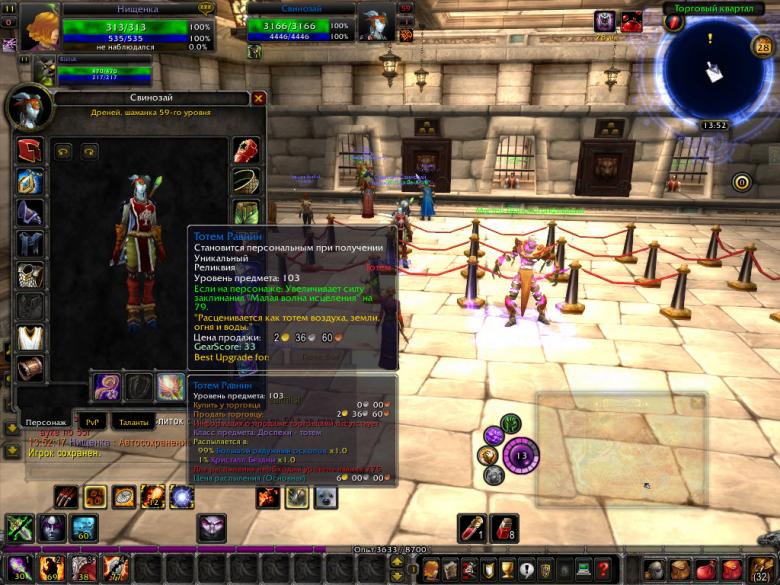
Task: Click the Торговый квартал zone name
Action: [712, 9]
